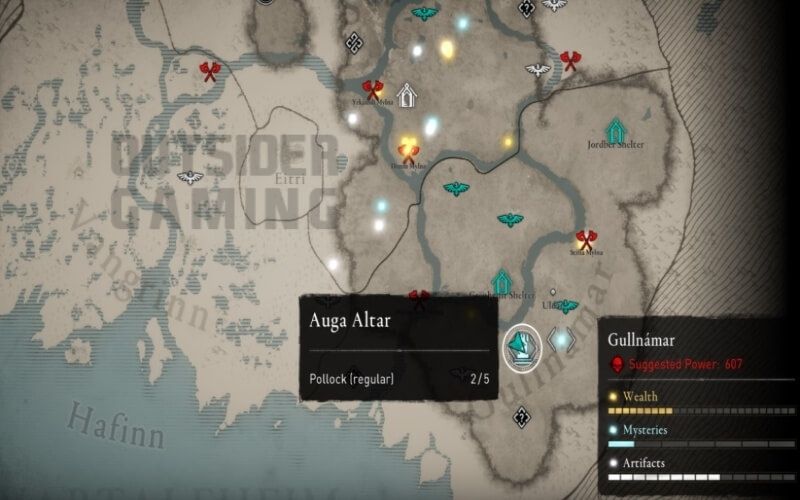Click the Jordber Shelter map marker
The image size is (800, 500).
[x=616, y=129]
